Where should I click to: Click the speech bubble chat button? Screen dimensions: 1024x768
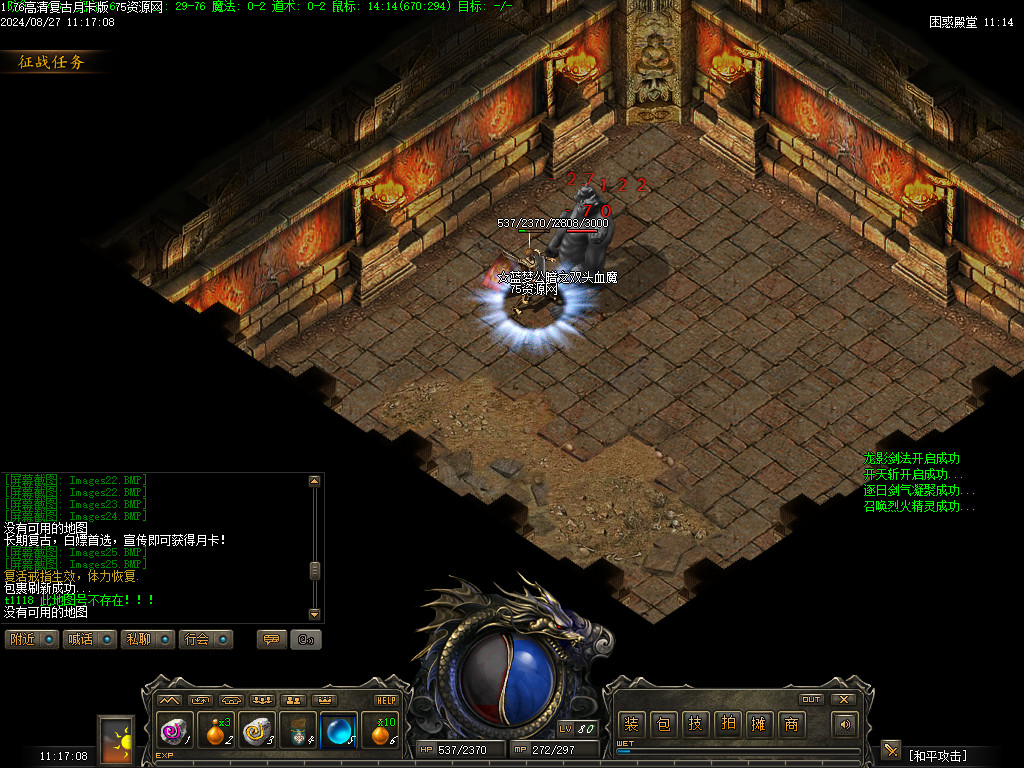click(x=271, y=639)
